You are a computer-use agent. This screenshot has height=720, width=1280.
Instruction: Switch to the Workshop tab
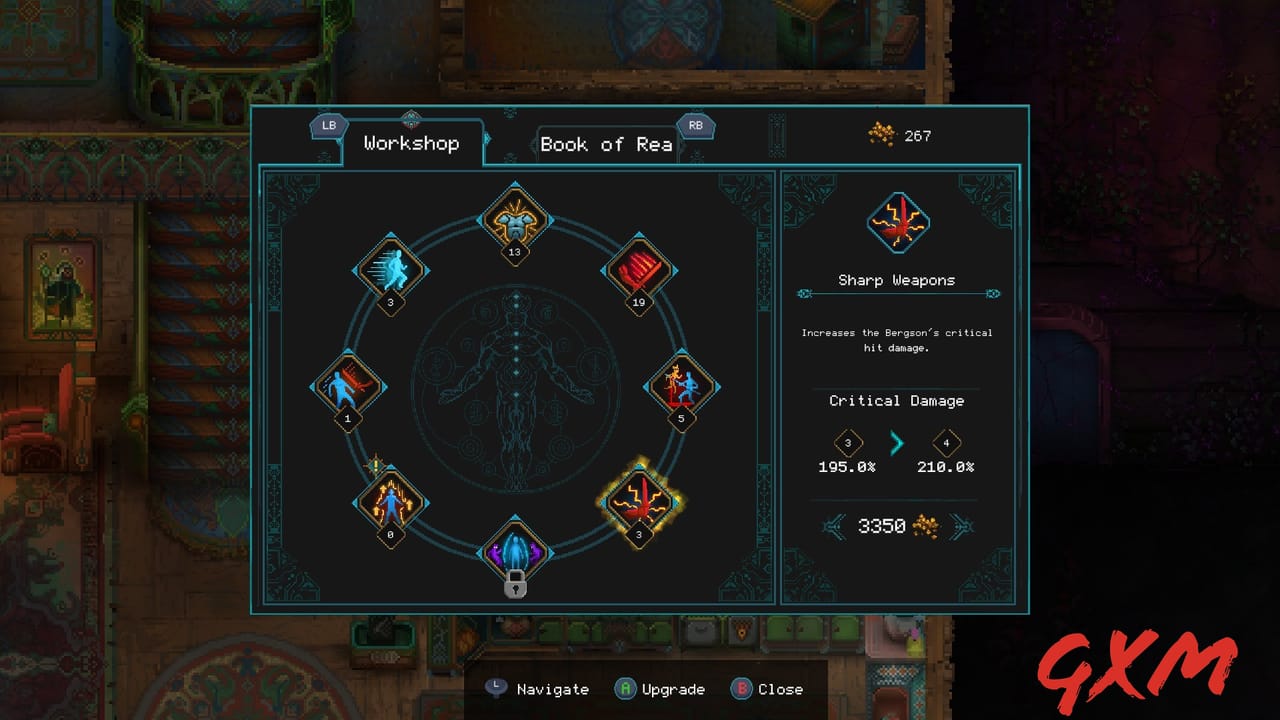pyautogui.click(x=412, y=143)
